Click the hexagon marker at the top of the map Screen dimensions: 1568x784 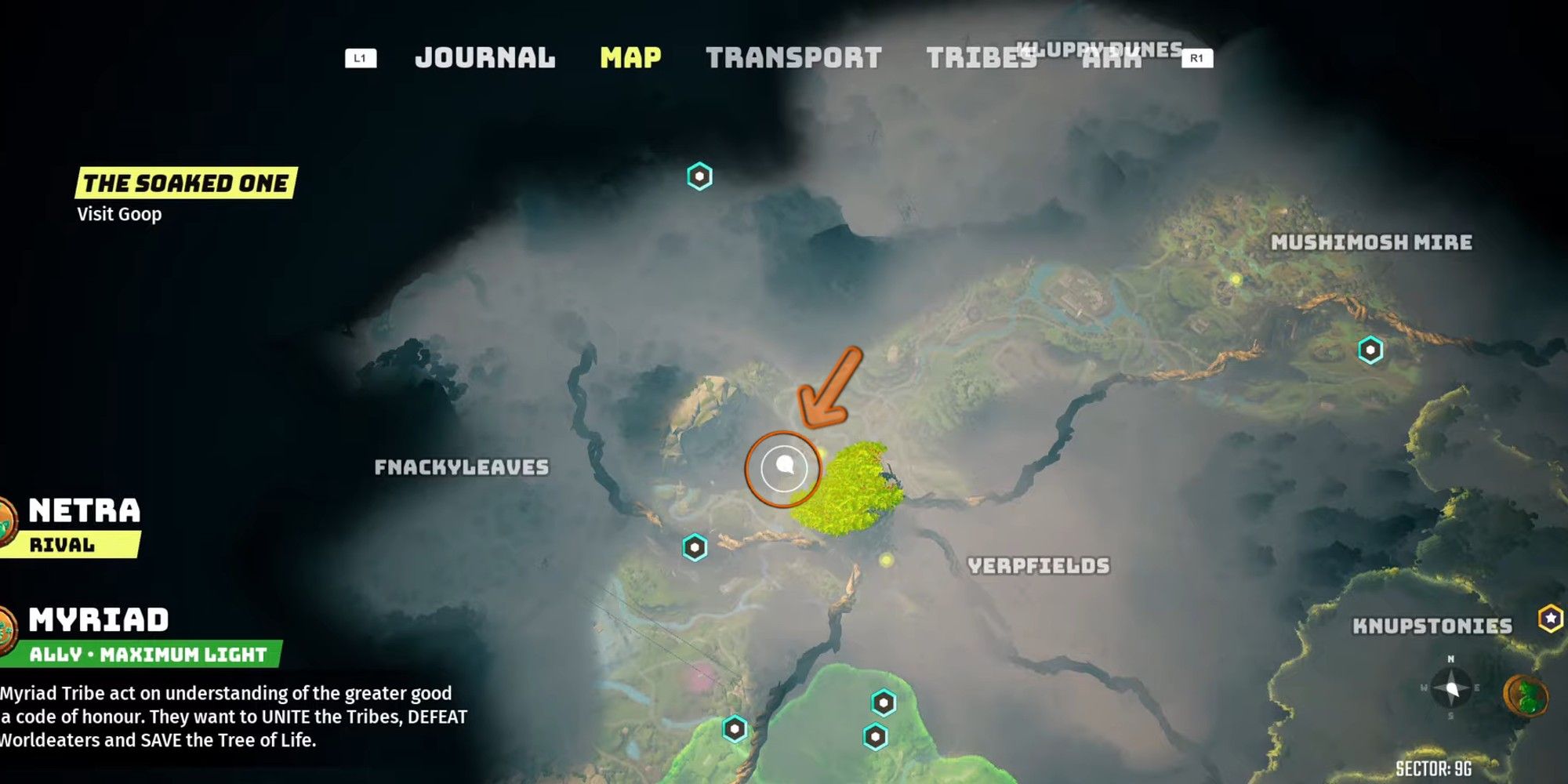pyautogui.click(x=700, y=176)
